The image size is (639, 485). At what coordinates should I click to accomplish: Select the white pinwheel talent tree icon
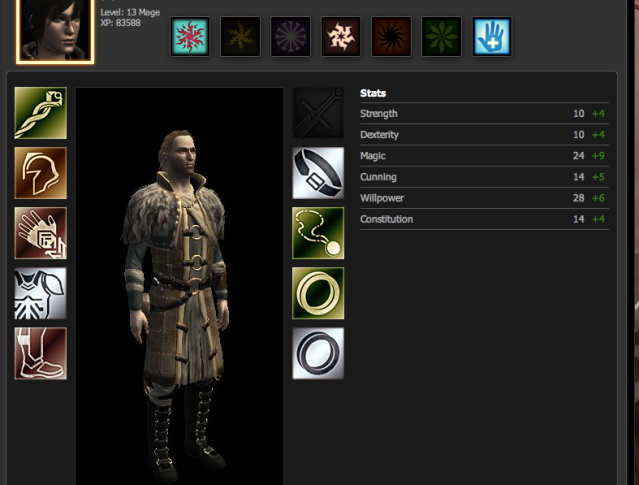coord(341,36)
